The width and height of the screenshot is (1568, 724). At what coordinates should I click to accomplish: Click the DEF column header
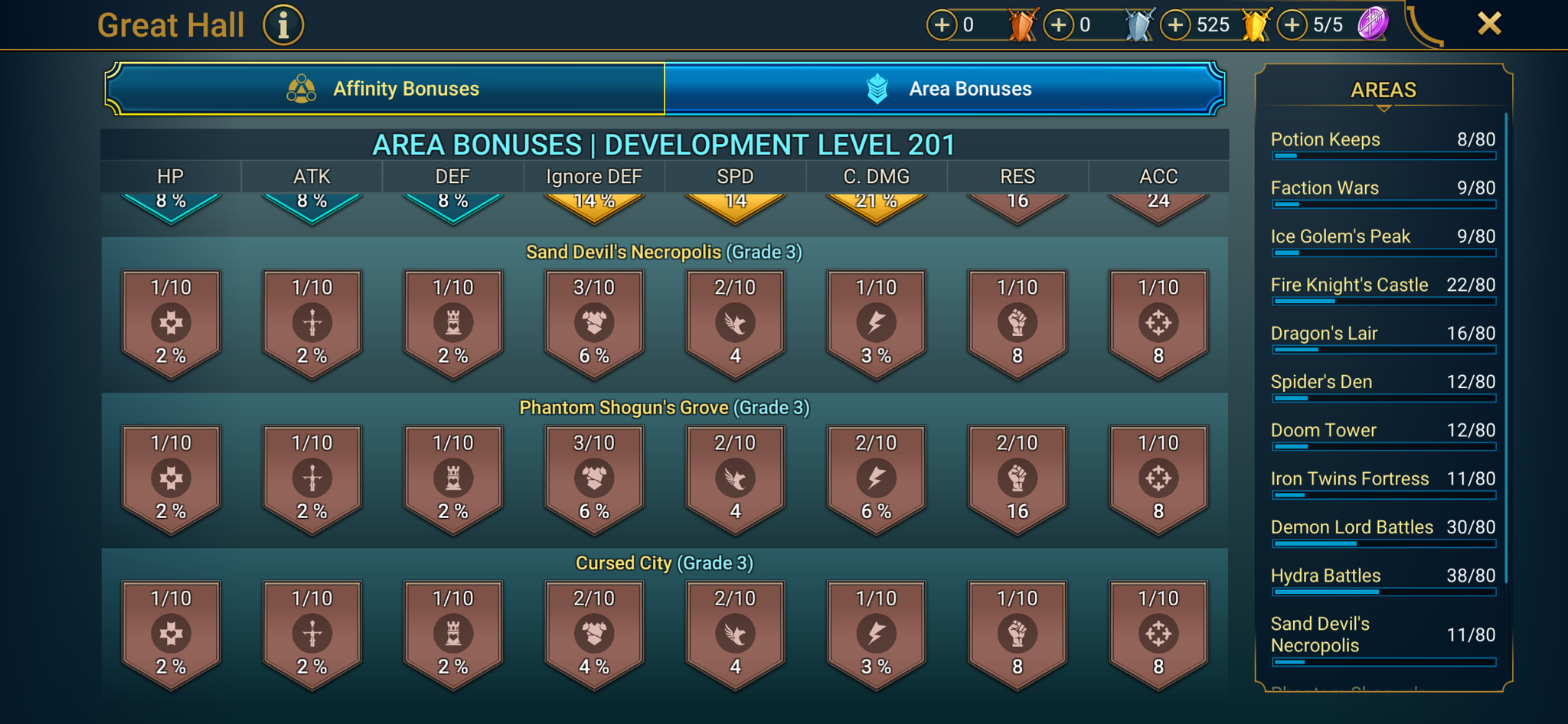(452, 176)
